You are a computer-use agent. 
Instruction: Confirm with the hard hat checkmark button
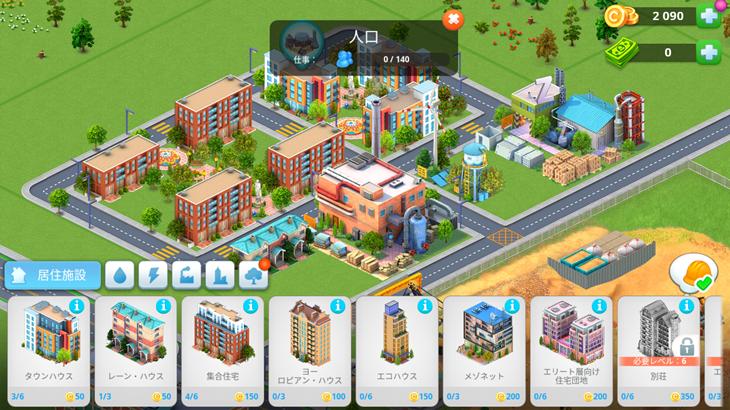tap(690, 273)
